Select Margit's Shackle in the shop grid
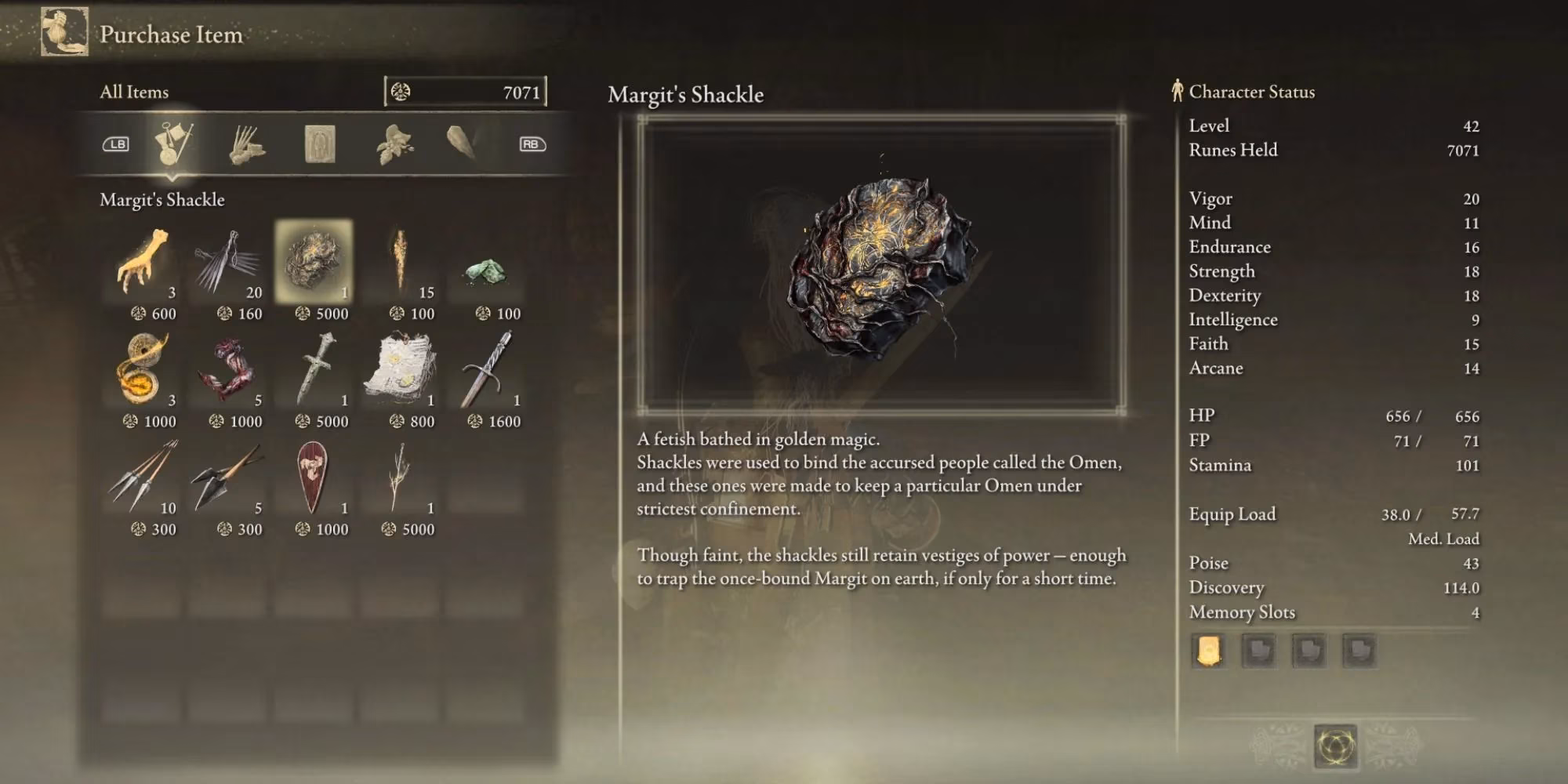Viewport: 1568px width, 784px height. (314, 262)
